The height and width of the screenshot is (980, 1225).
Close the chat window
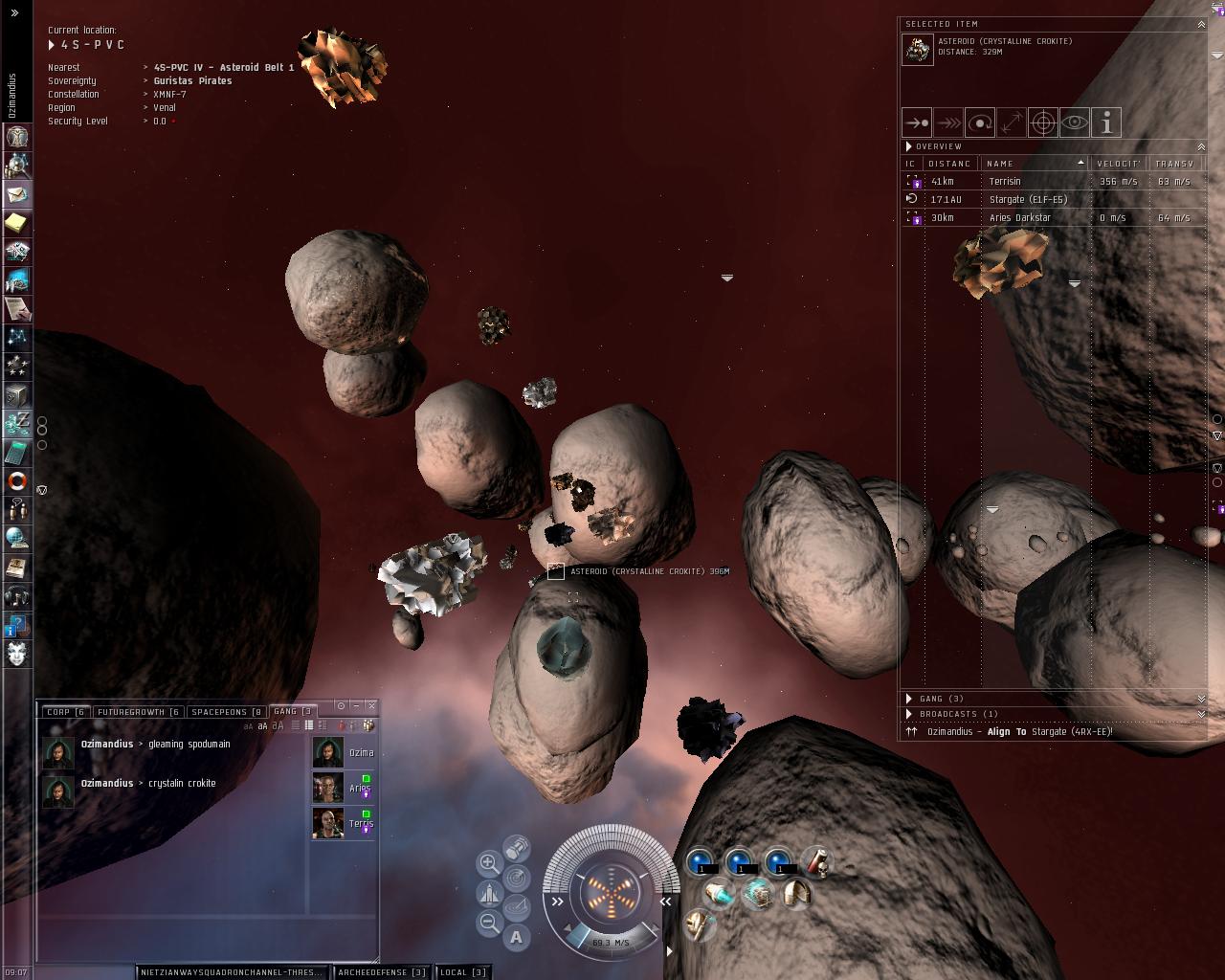click(x=371, y=706)
